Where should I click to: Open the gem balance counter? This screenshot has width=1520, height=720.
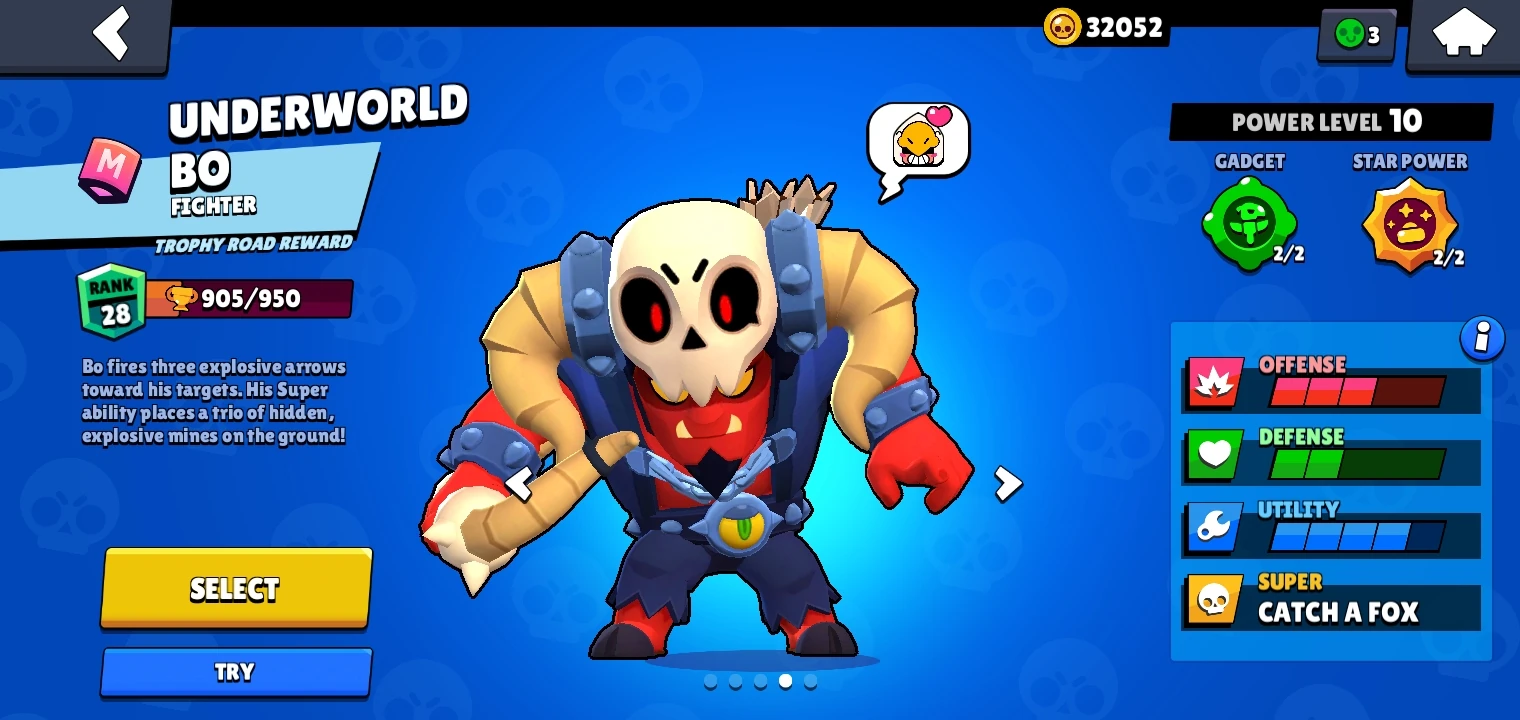pos(1356,33)
